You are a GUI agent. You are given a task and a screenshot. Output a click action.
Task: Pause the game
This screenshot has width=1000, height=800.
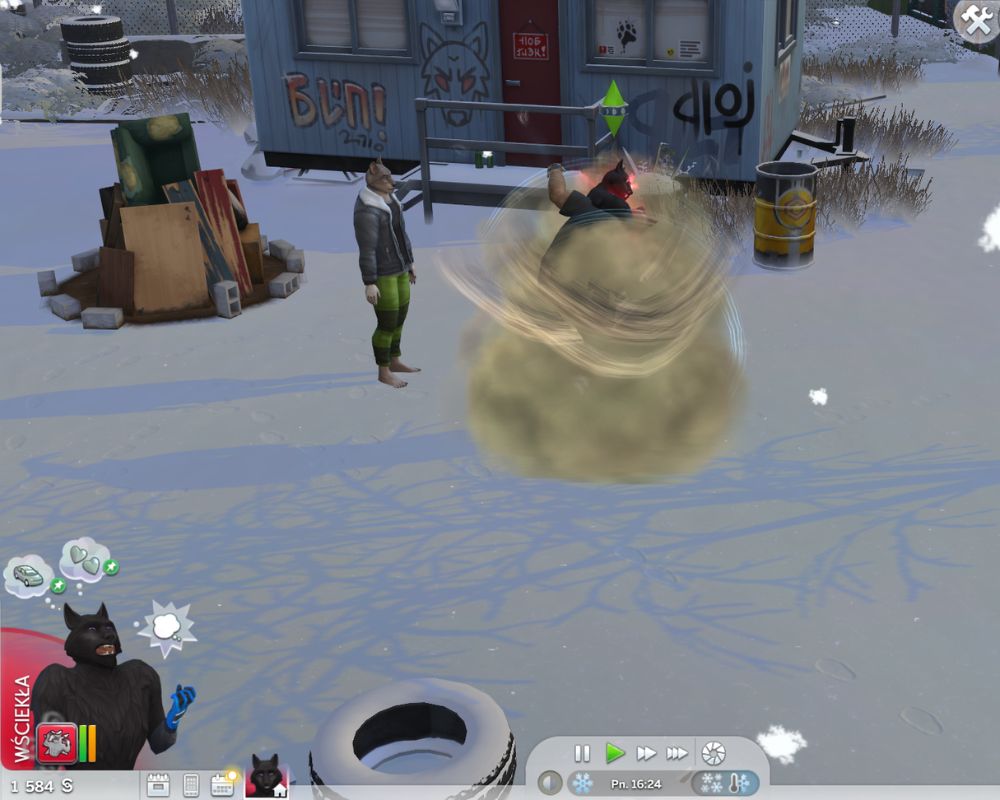pos(582,753)
